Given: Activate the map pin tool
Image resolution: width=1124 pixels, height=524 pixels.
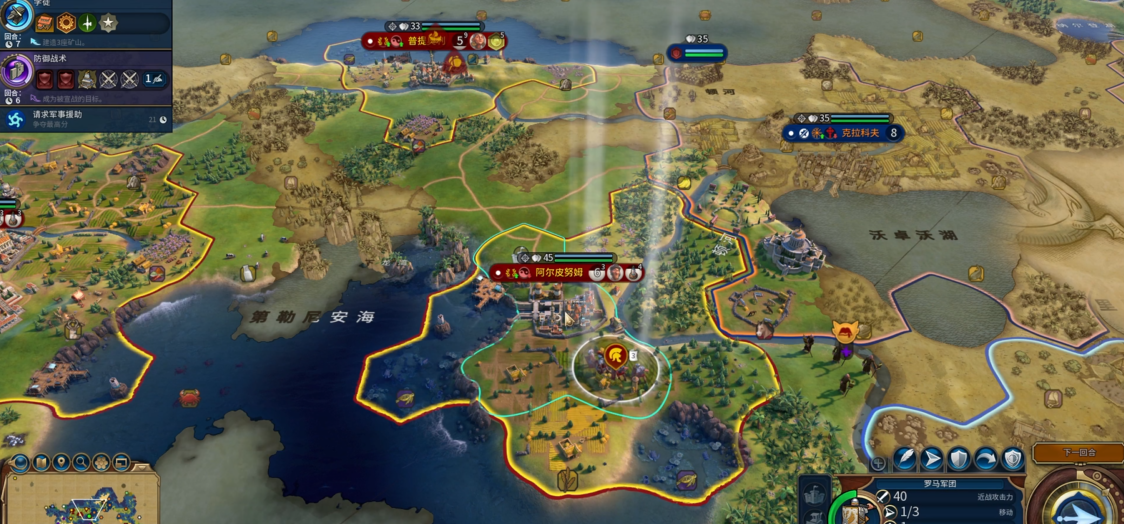Looking at the screenshot, I should click(x=61, y=463).
